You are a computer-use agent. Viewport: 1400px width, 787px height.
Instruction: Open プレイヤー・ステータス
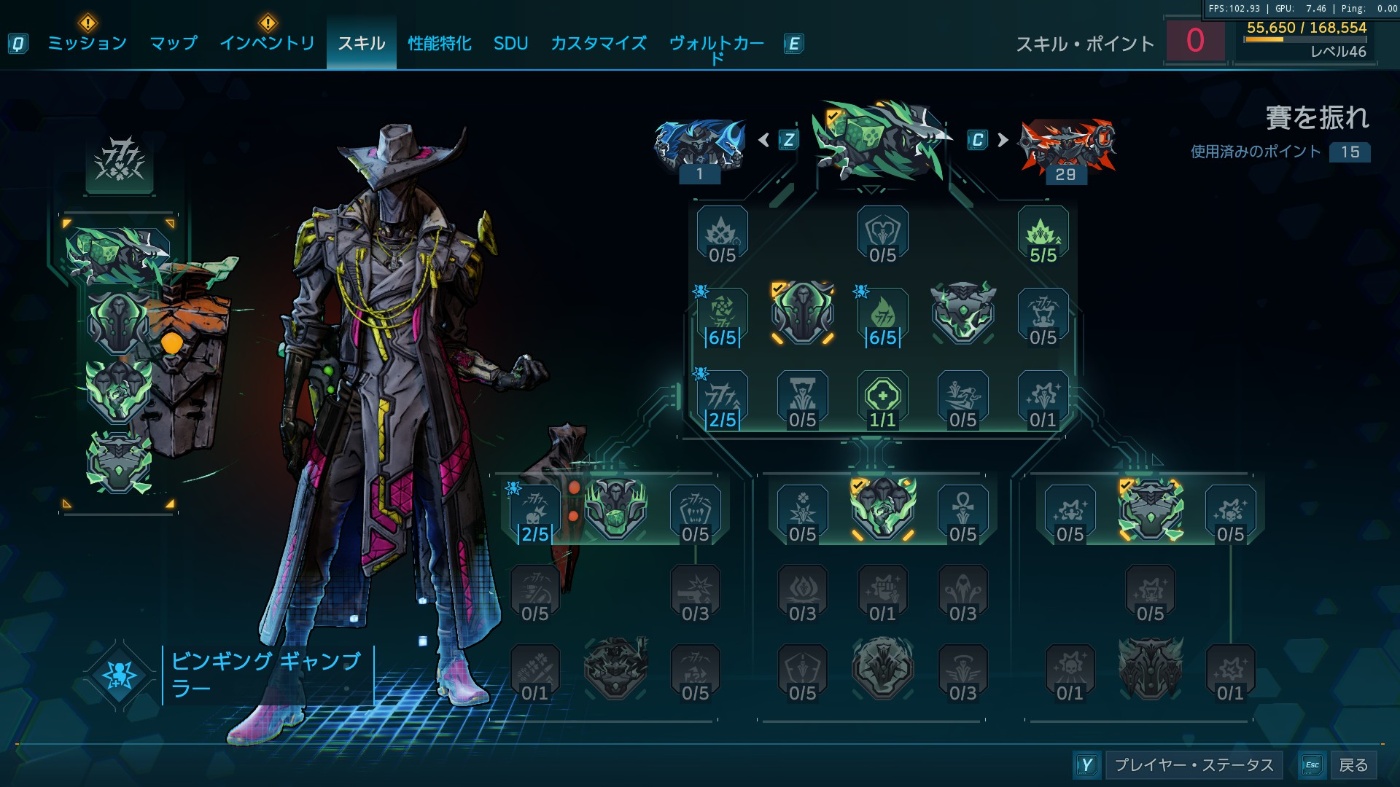[x=1193, y=765]
